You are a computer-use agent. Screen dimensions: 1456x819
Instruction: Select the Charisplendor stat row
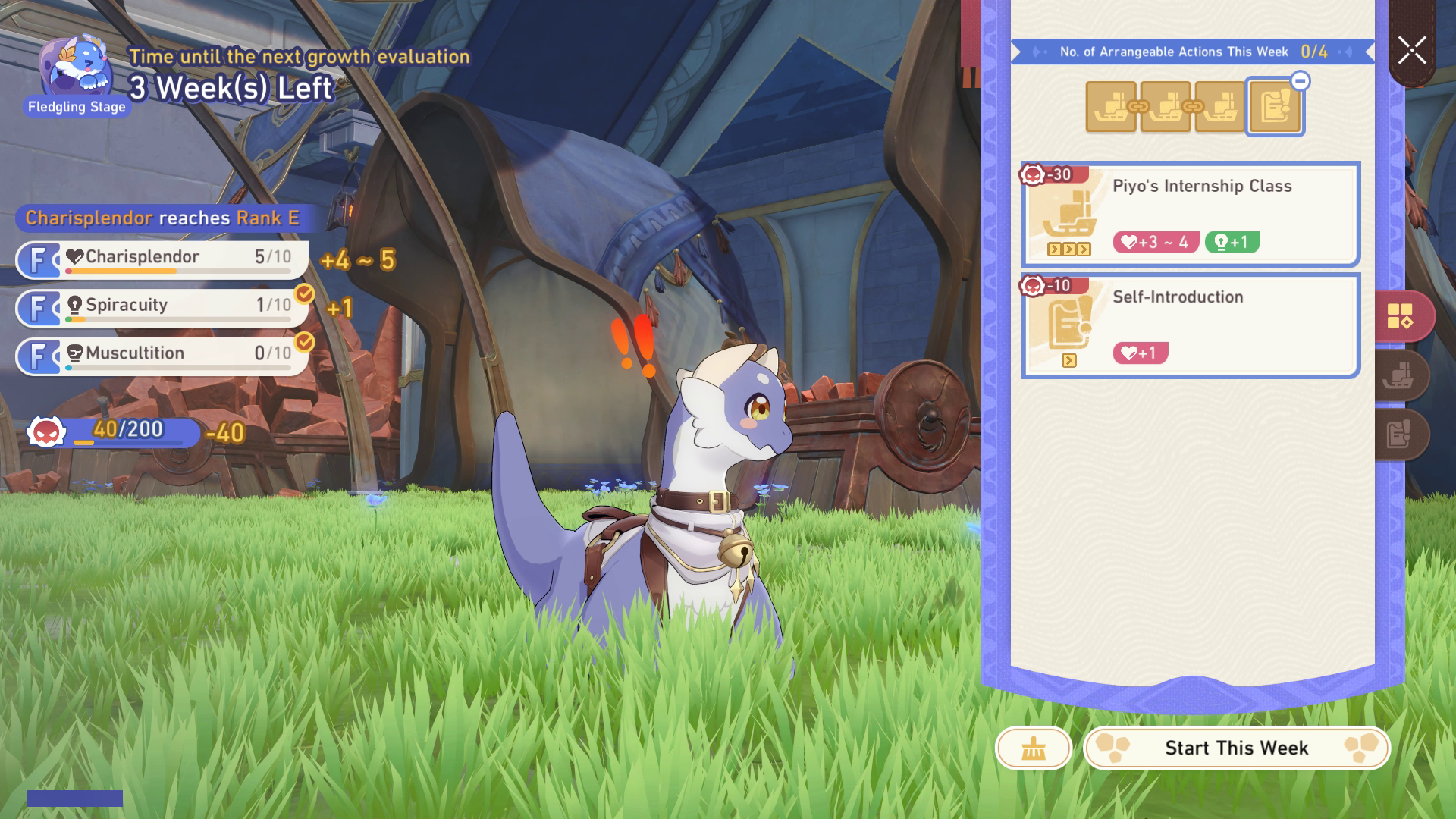click(162, 259)
